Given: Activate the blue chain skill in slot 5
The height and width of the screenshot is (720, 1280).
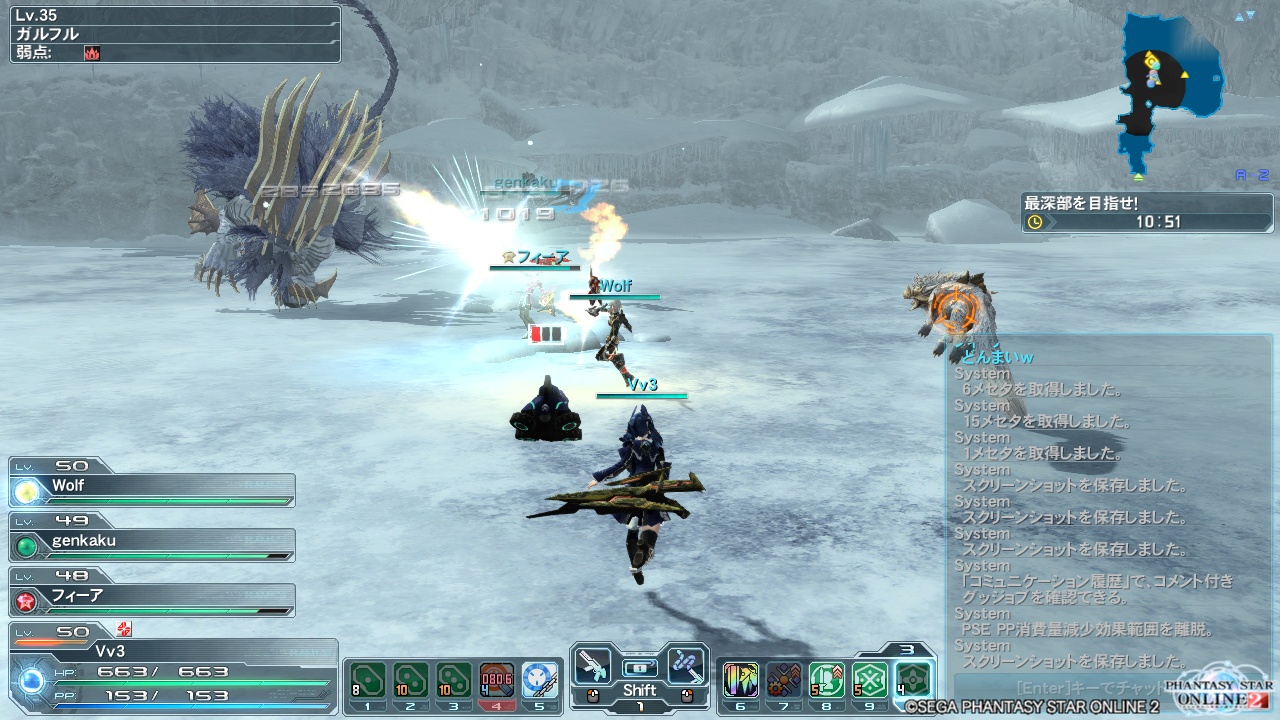Looking at the screenshot, I should click(540, 680).
